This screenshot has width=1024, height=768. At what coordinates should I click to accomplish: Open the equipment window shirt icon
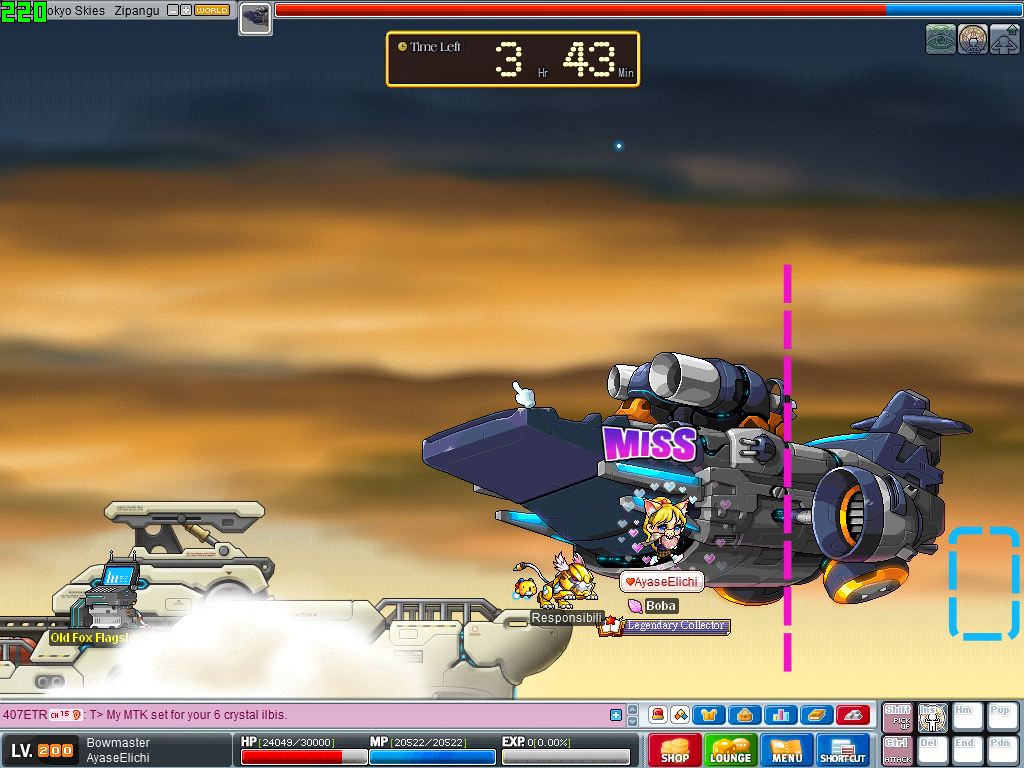tap(708, 715)
